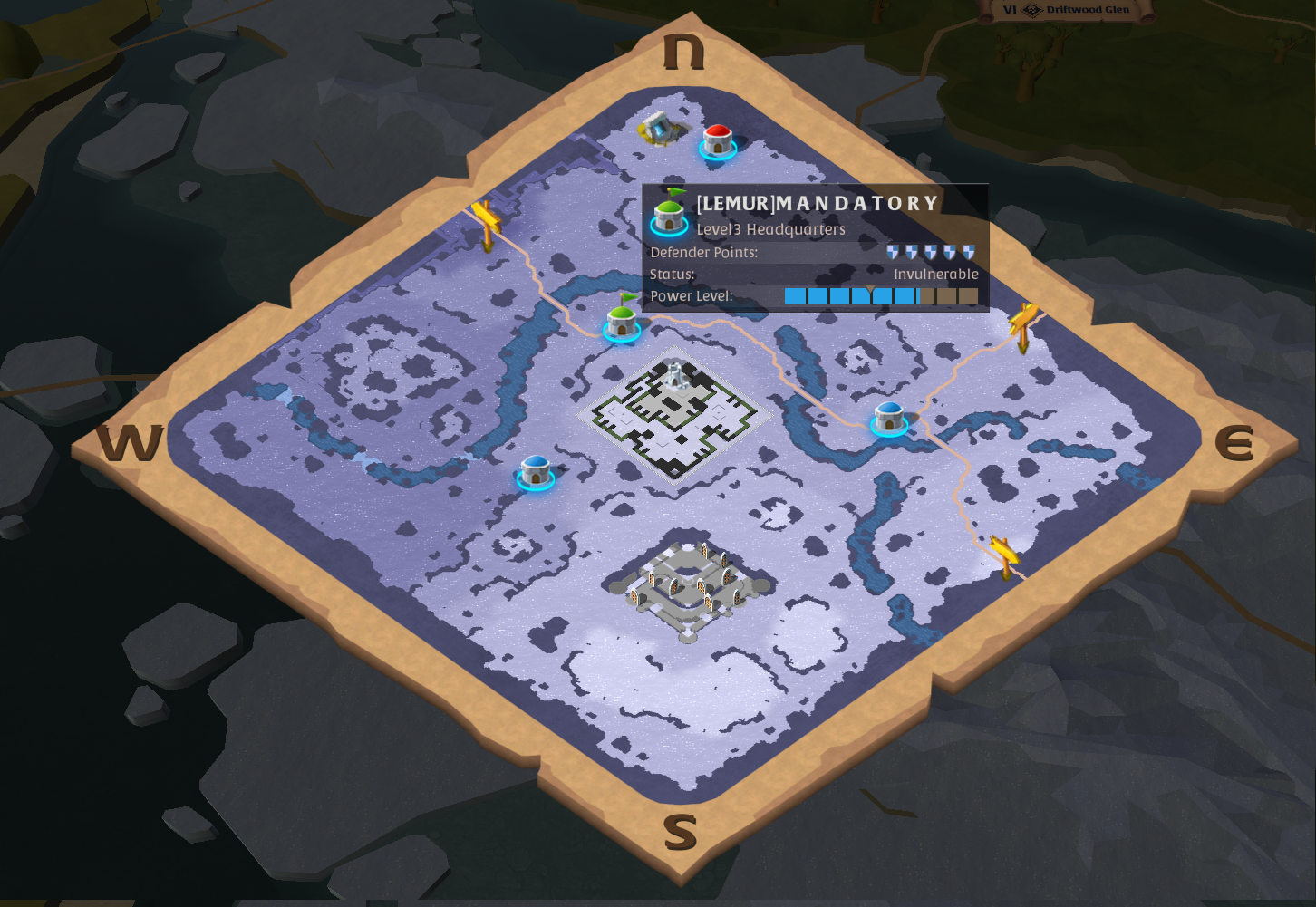Click the [LEMUR]MANDATORY guild name
Image resolution: width=1316 pixels, height=907 pixels.
815,203
